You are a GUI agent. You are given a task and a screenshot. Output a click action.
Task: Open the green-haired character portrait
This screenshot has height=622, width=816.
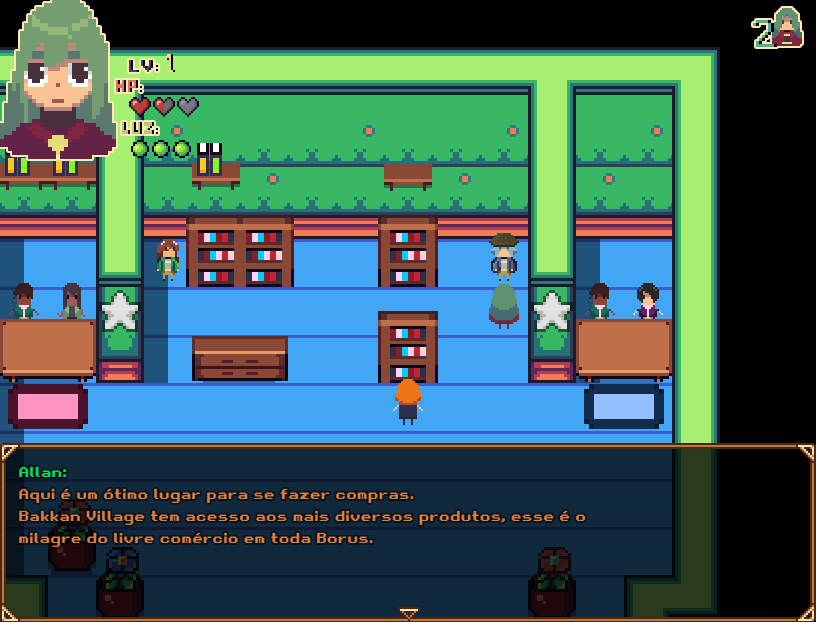click(x=58, y=82)
